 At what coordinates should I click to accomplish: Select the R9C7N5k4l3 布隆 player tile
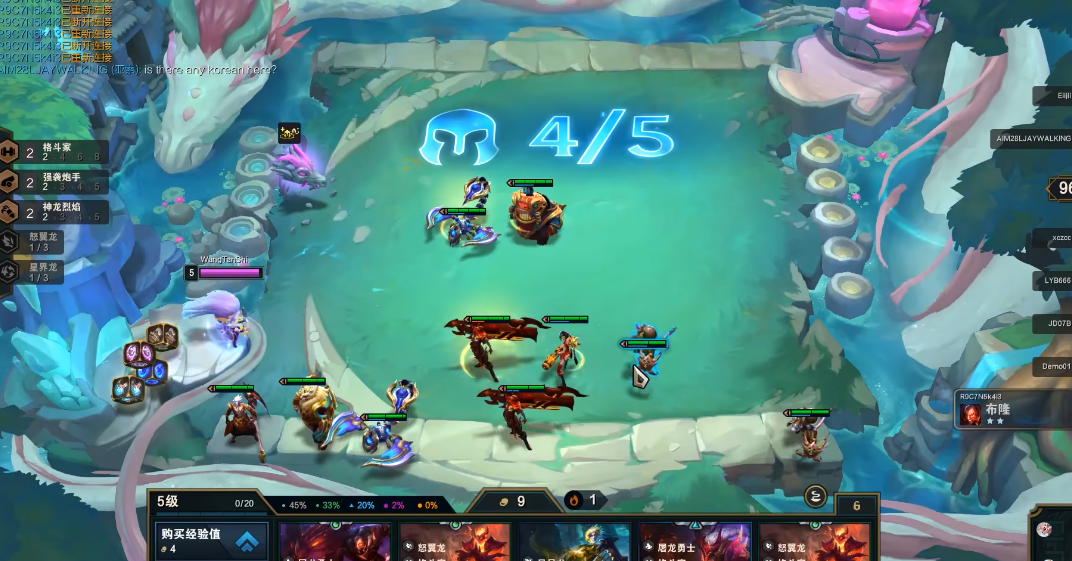pyautogui.click(x=1012, y=409)
